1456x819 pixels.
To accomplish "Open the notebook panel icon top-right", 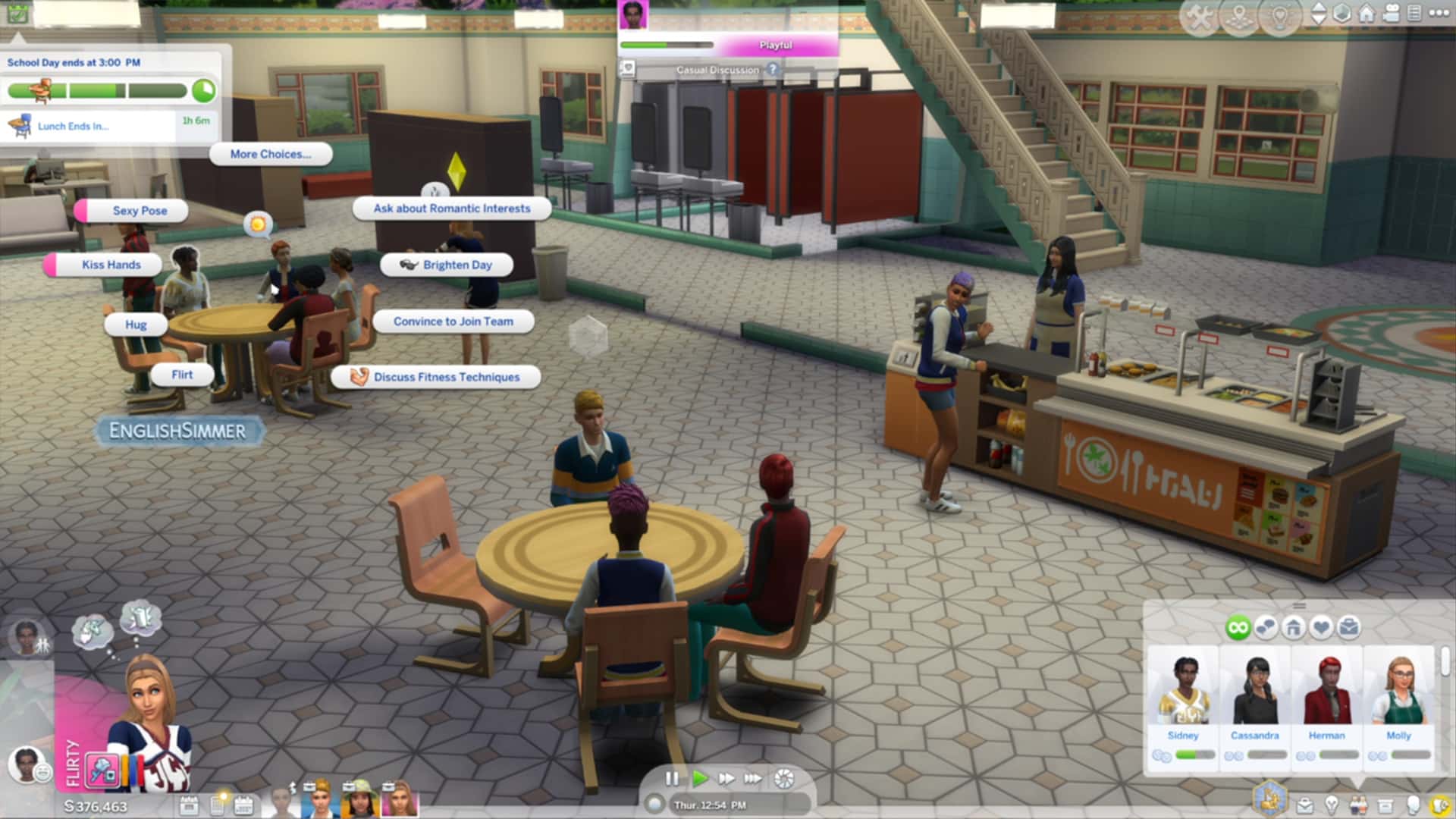I will (1416, 12).
